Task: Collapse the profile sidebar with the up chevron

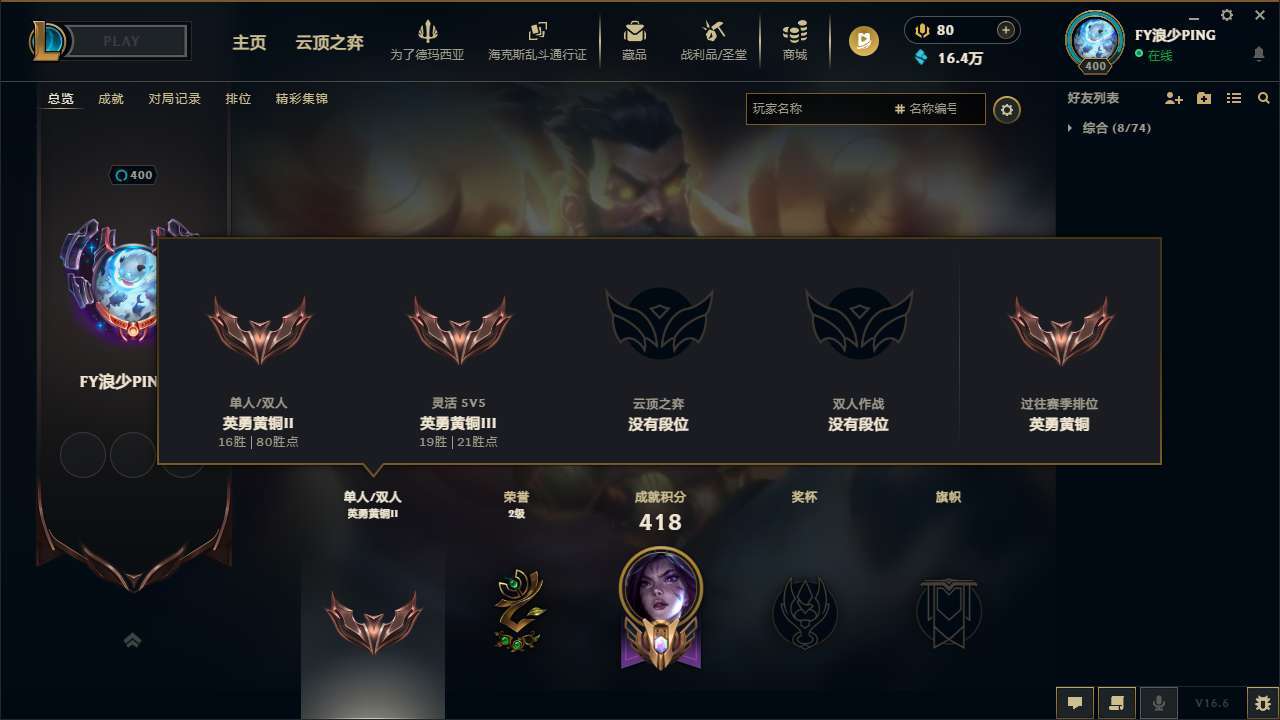Action: tap(132, 640)
